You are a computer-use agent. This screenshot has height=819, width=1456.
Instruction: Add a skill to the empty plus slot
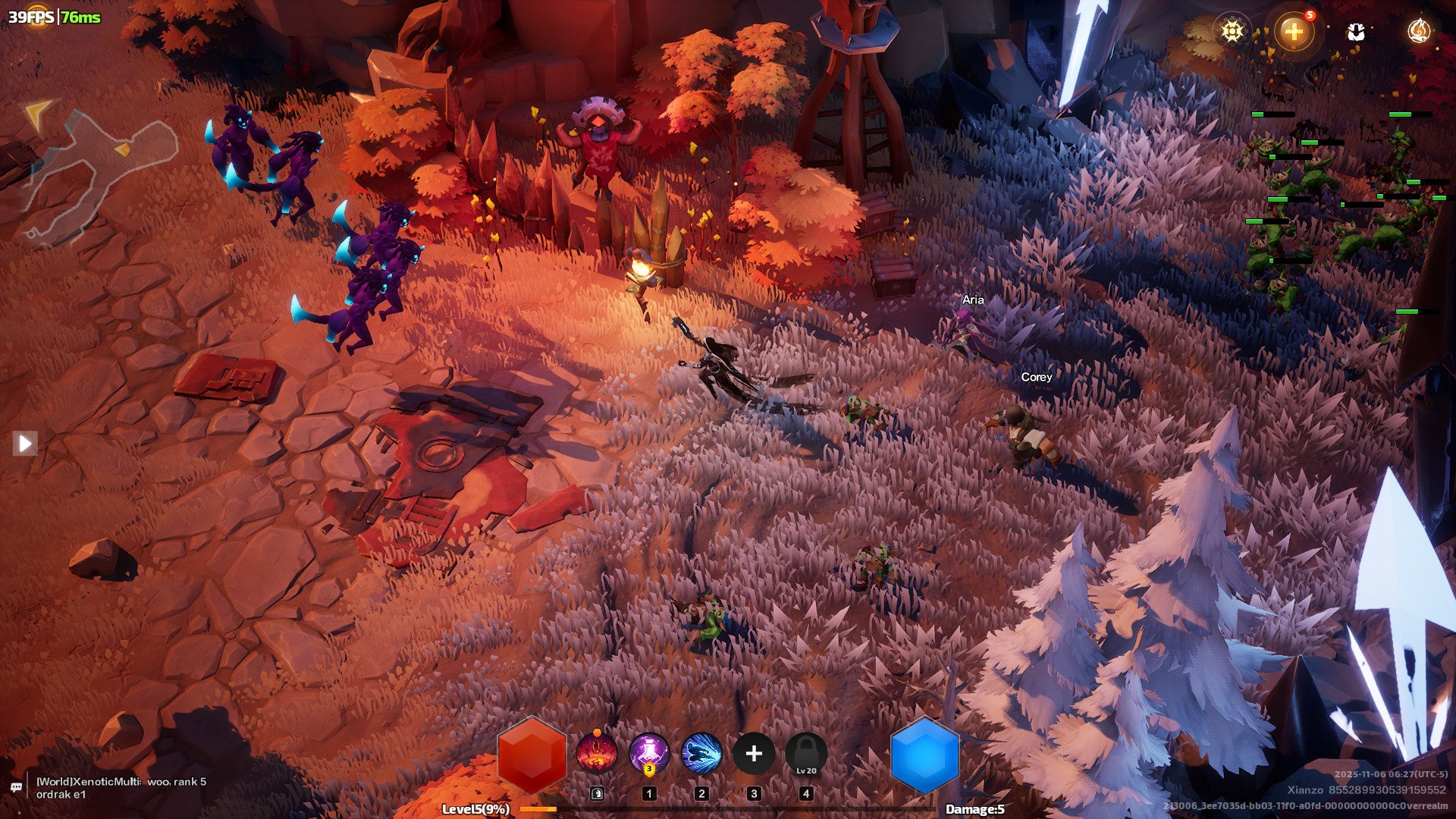[x=754, y=753]
